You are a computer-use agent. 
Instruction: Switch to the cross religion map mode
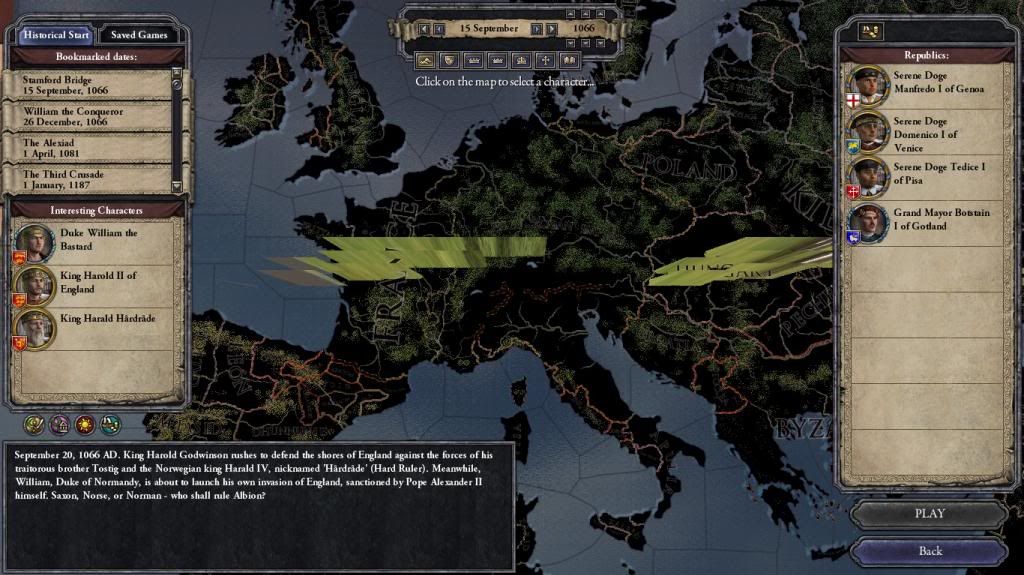click(545, 60)
